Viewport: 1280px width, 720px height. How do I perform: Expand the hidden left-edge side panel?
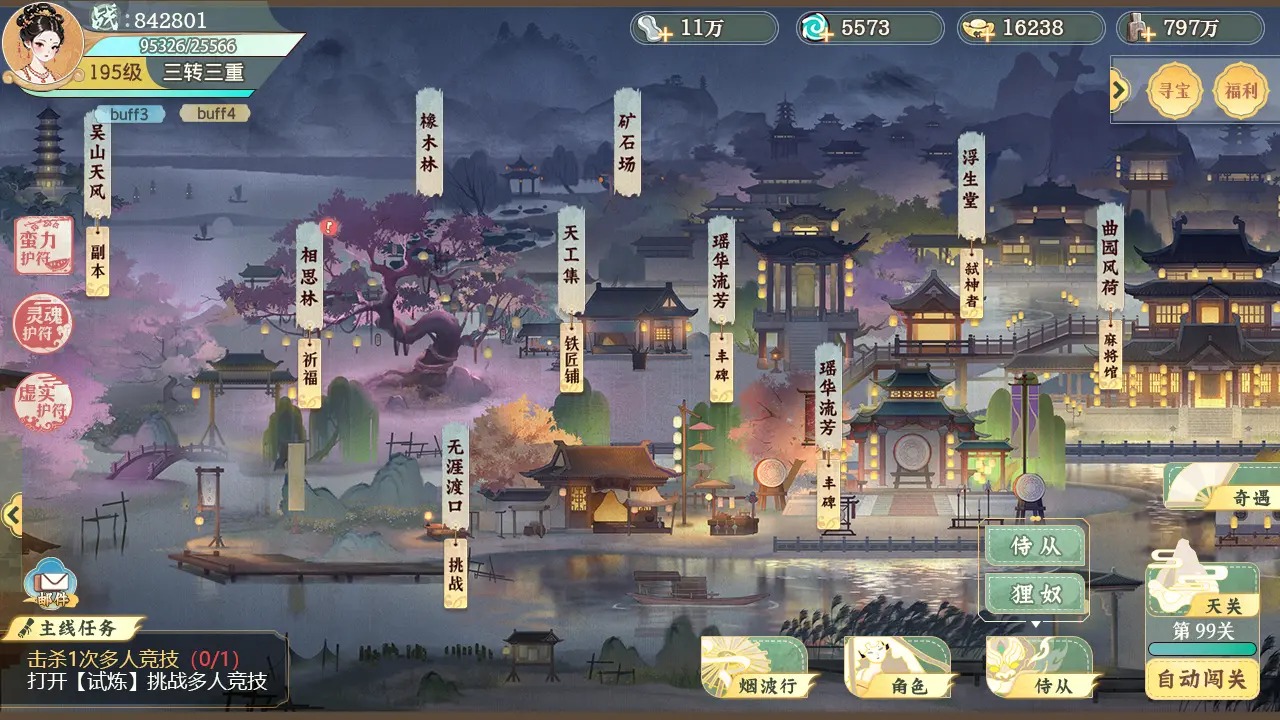coord(12,515)
